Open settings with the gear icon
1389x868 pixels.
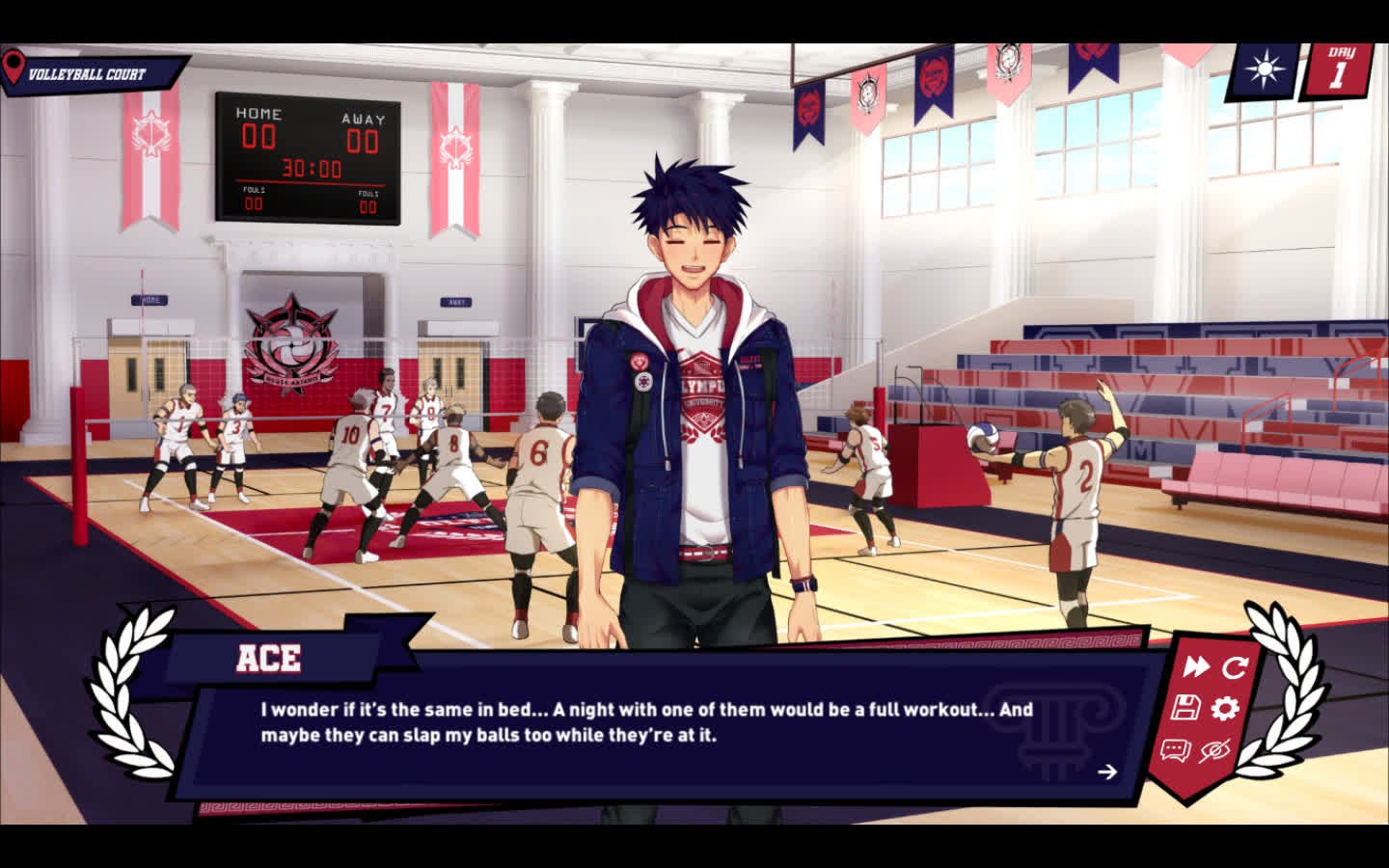[1225, 709]
